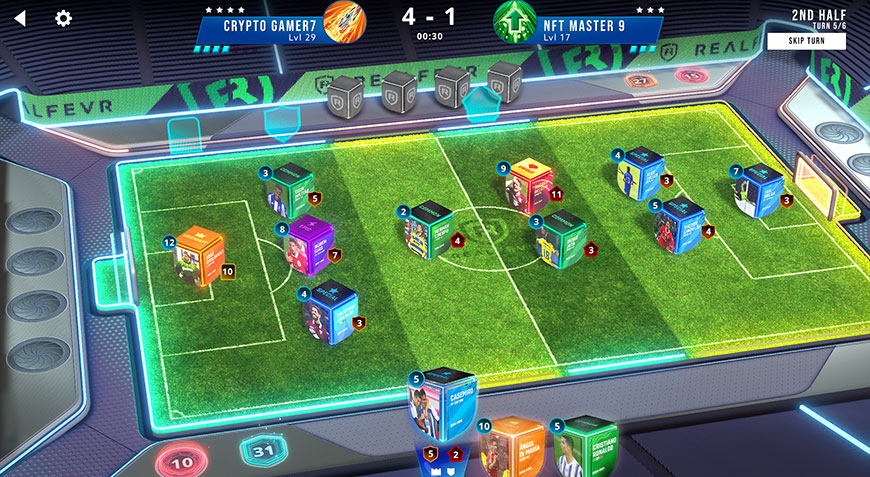This screenshot has width=870, height=477.
Task: Click Crypto Gamer7's player avatar
Action: point(345,22)
